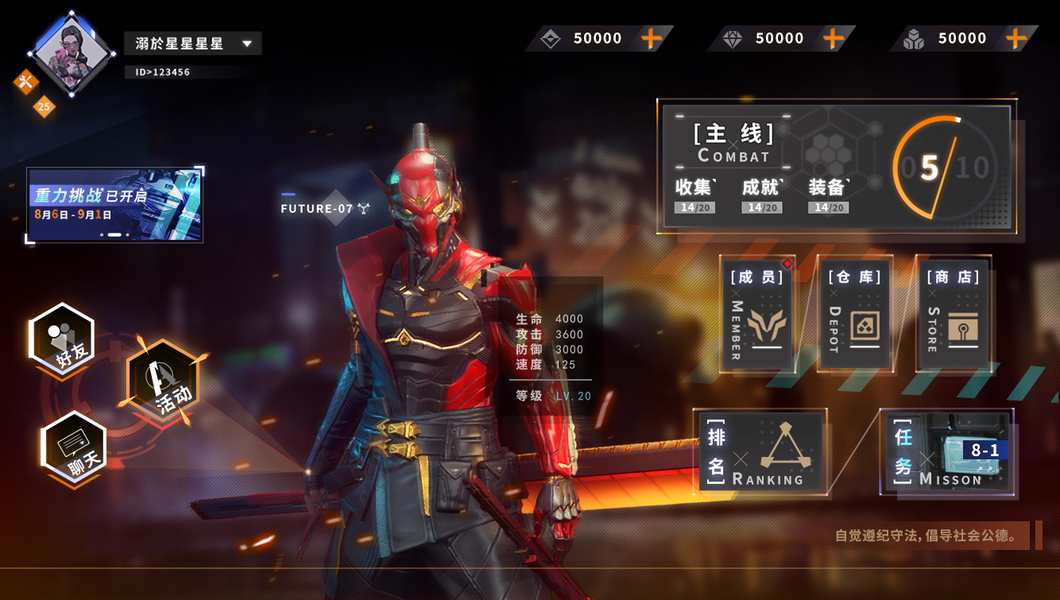
Task: Open the 活动 events hexagon
Action: point(163,380)
